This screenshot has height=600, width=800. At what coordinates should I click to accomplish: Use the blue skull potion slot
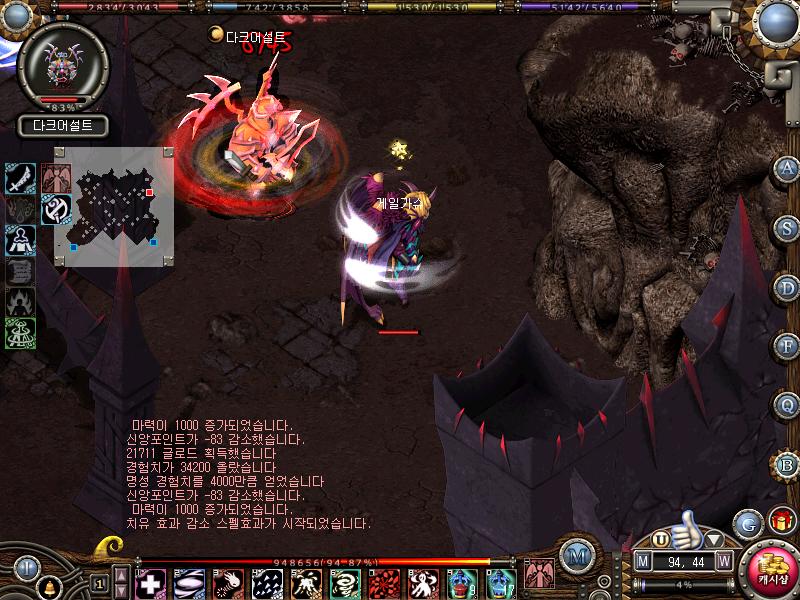pos(461,582)
